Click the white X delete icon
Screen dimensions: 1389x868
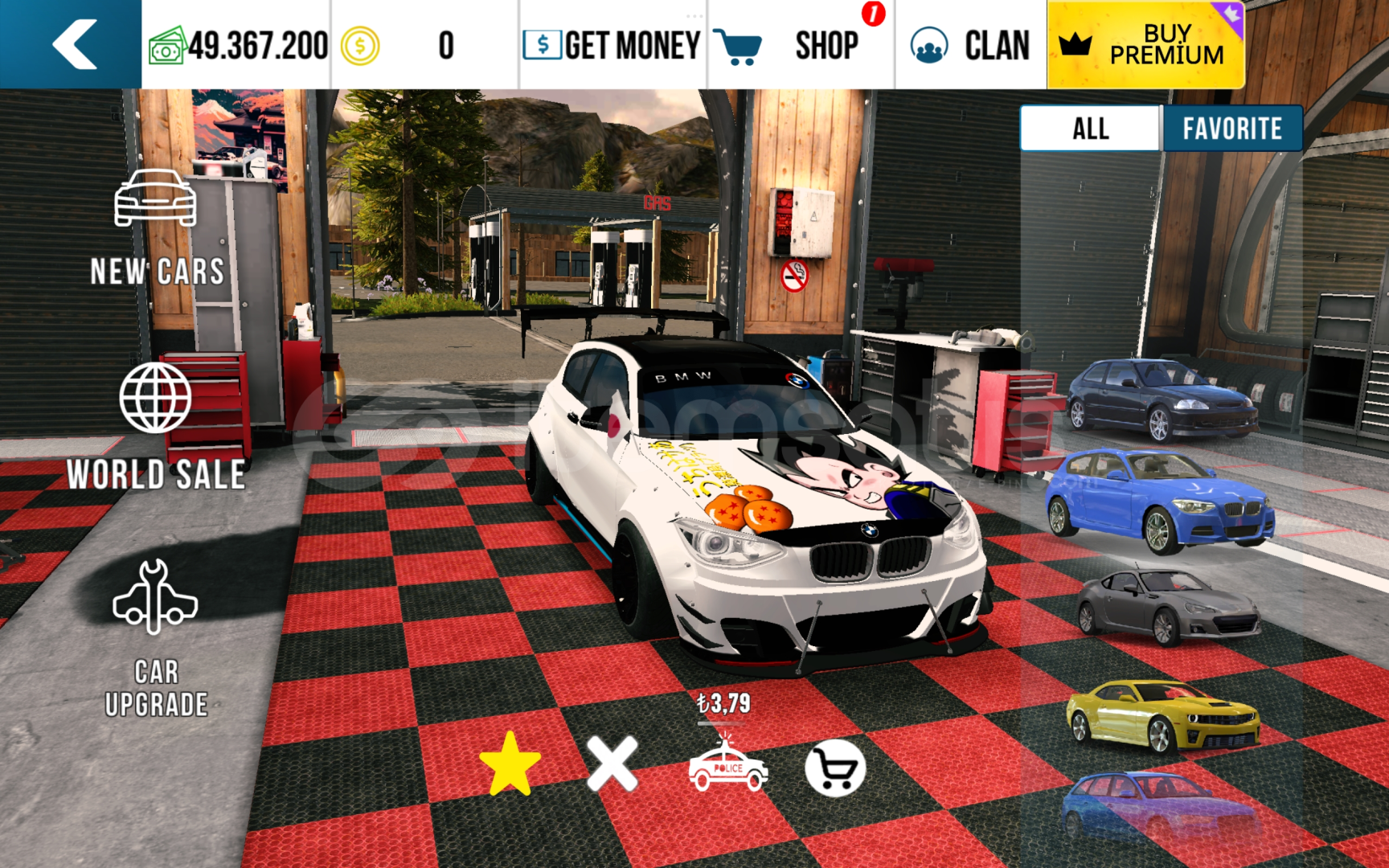pyautogui.click(x=612, y=764)
